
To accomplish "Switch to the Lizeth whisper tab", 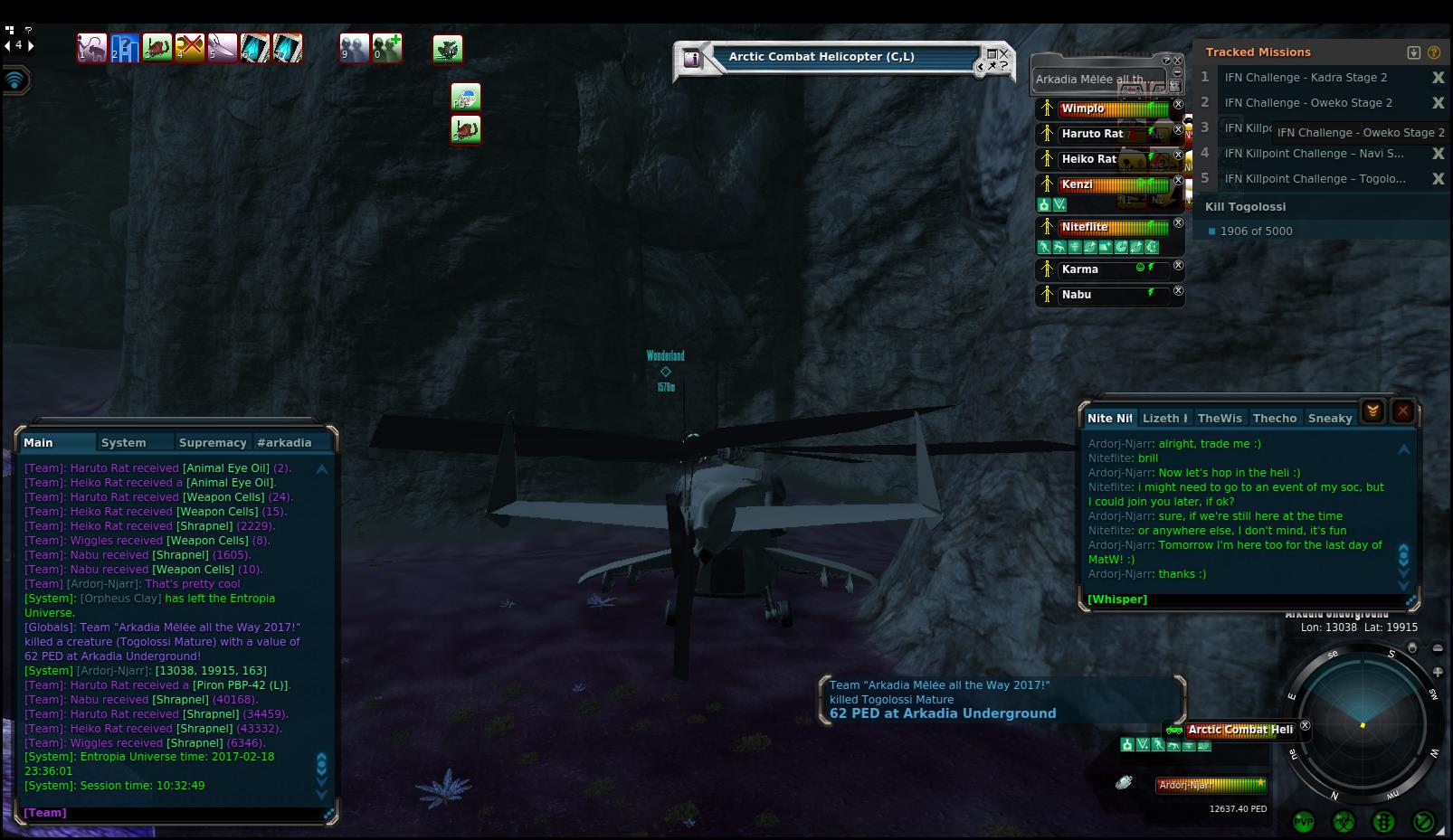I will [x=1164, y=419].
